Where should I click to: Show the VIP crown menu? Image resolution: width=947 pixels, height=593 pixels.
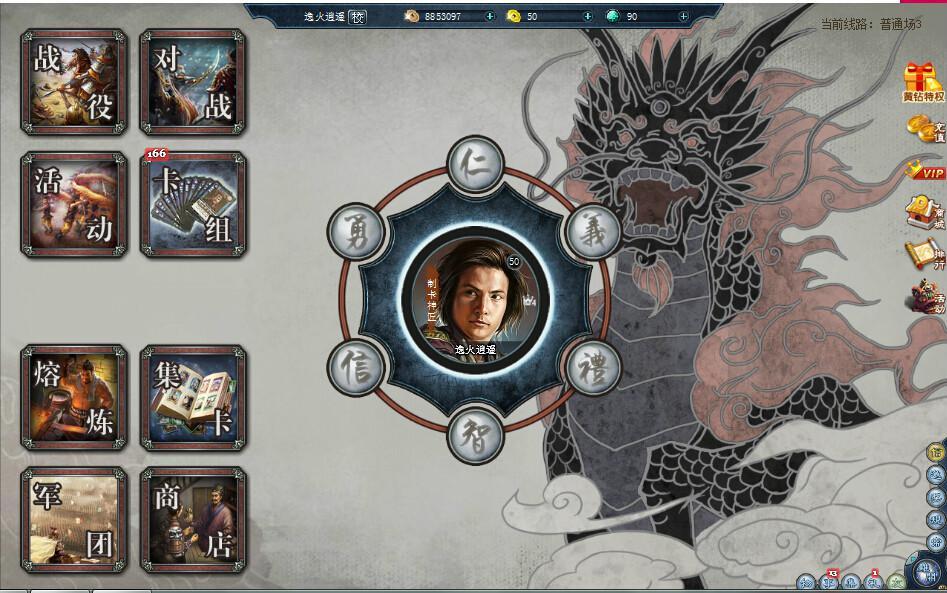click(925, 171)
